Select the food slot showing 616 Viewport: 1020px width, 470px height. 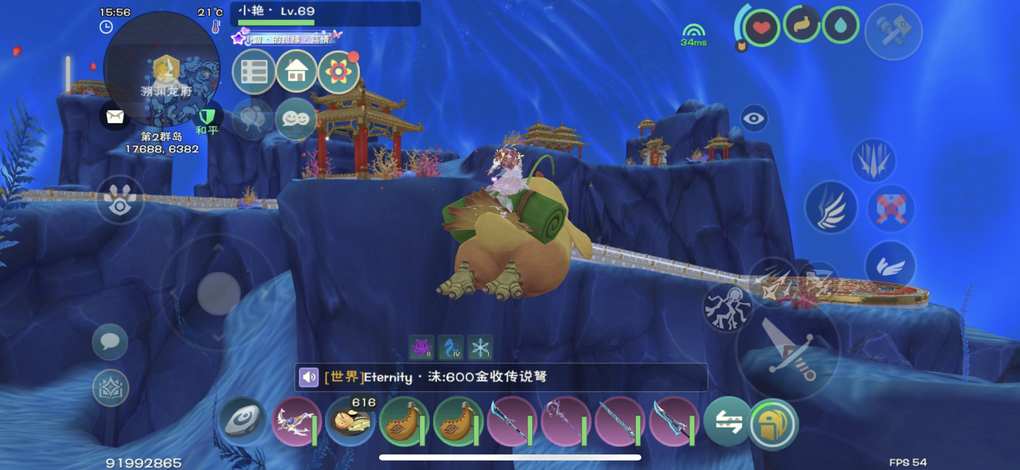[350, 422]
